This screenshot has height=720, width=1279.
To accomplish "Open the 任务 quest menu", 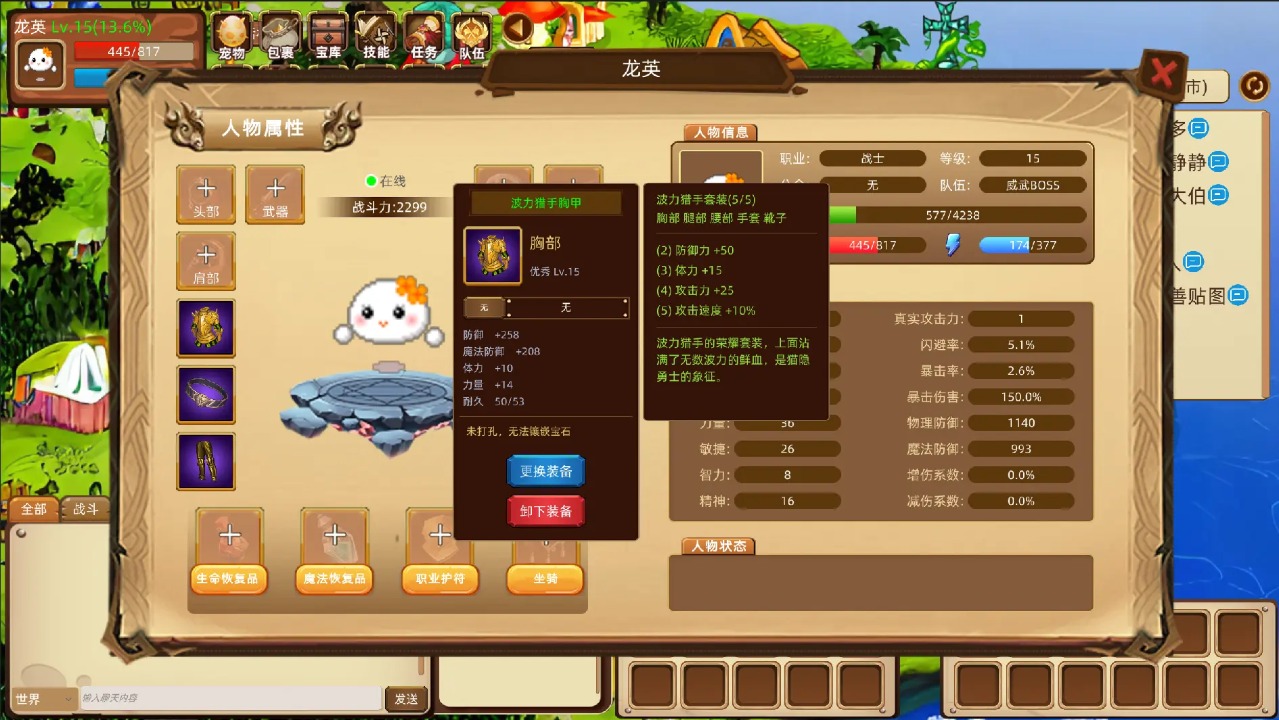I will coord(424,37).
